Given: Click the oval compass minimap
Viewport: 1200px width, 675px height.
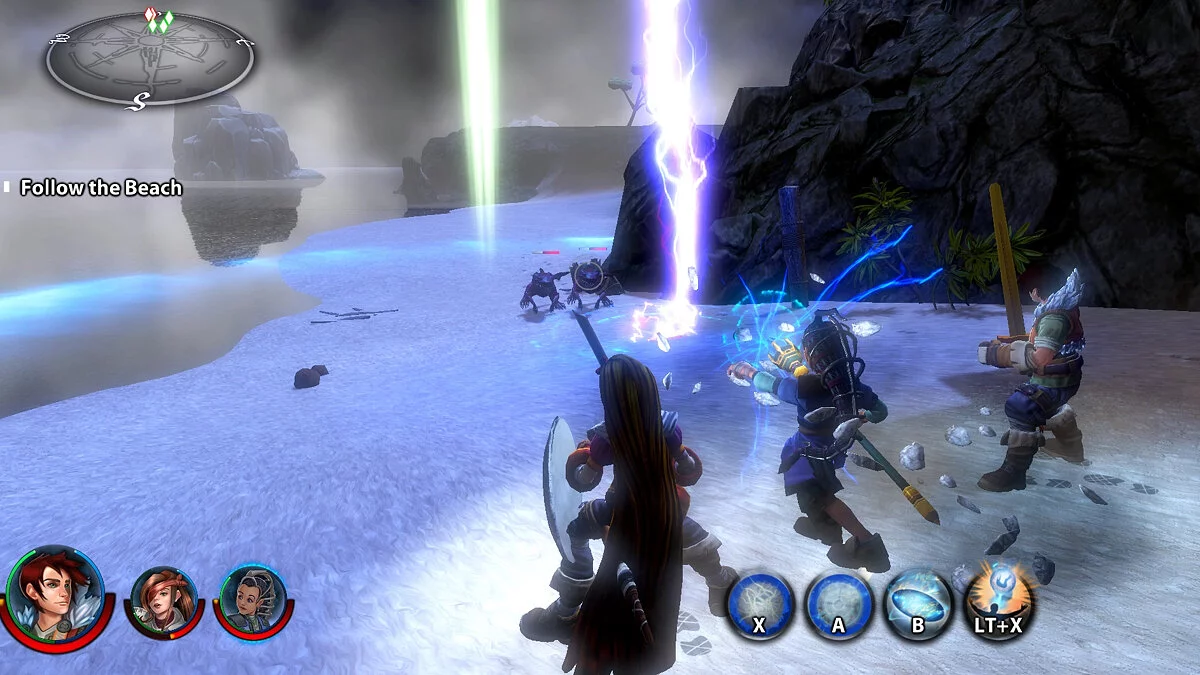Looking at the screenshot, I should 149,59.
